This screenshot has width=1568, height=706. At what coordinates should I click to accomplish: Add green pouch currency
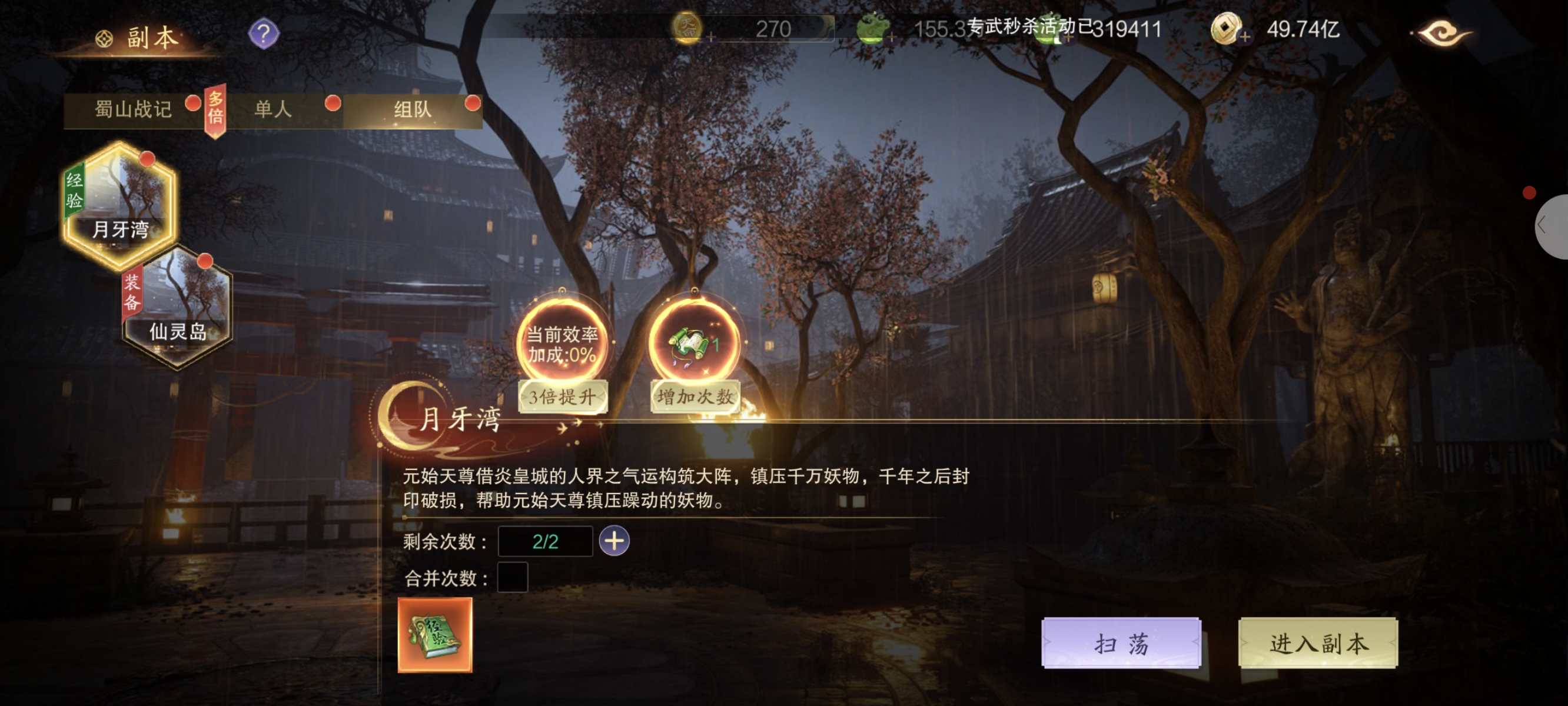[891, 38]
